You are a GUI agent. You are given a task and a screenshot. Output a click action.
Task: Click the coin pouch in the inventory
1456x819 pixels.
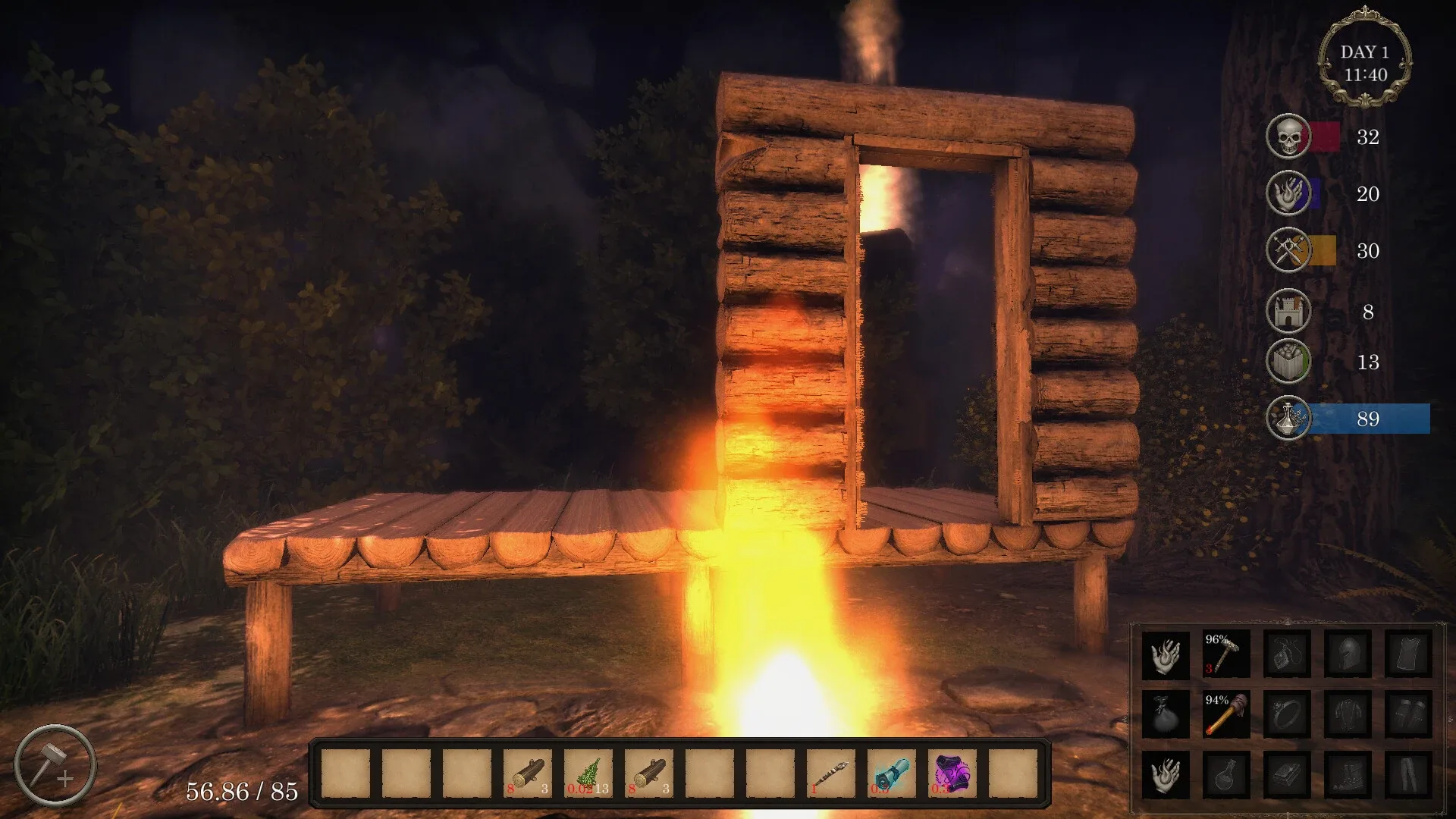[x=1166, y=716]
